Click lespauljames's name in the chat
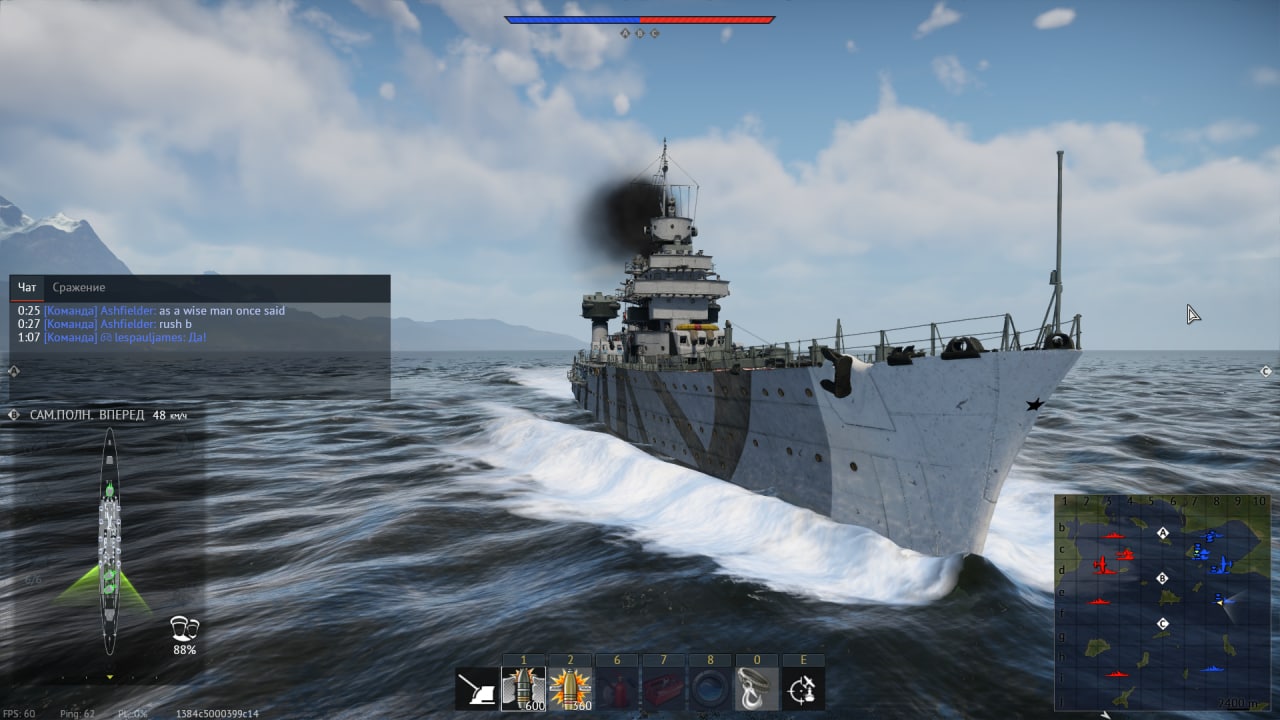The image size is (1280, 720). [x=150, y=338]
